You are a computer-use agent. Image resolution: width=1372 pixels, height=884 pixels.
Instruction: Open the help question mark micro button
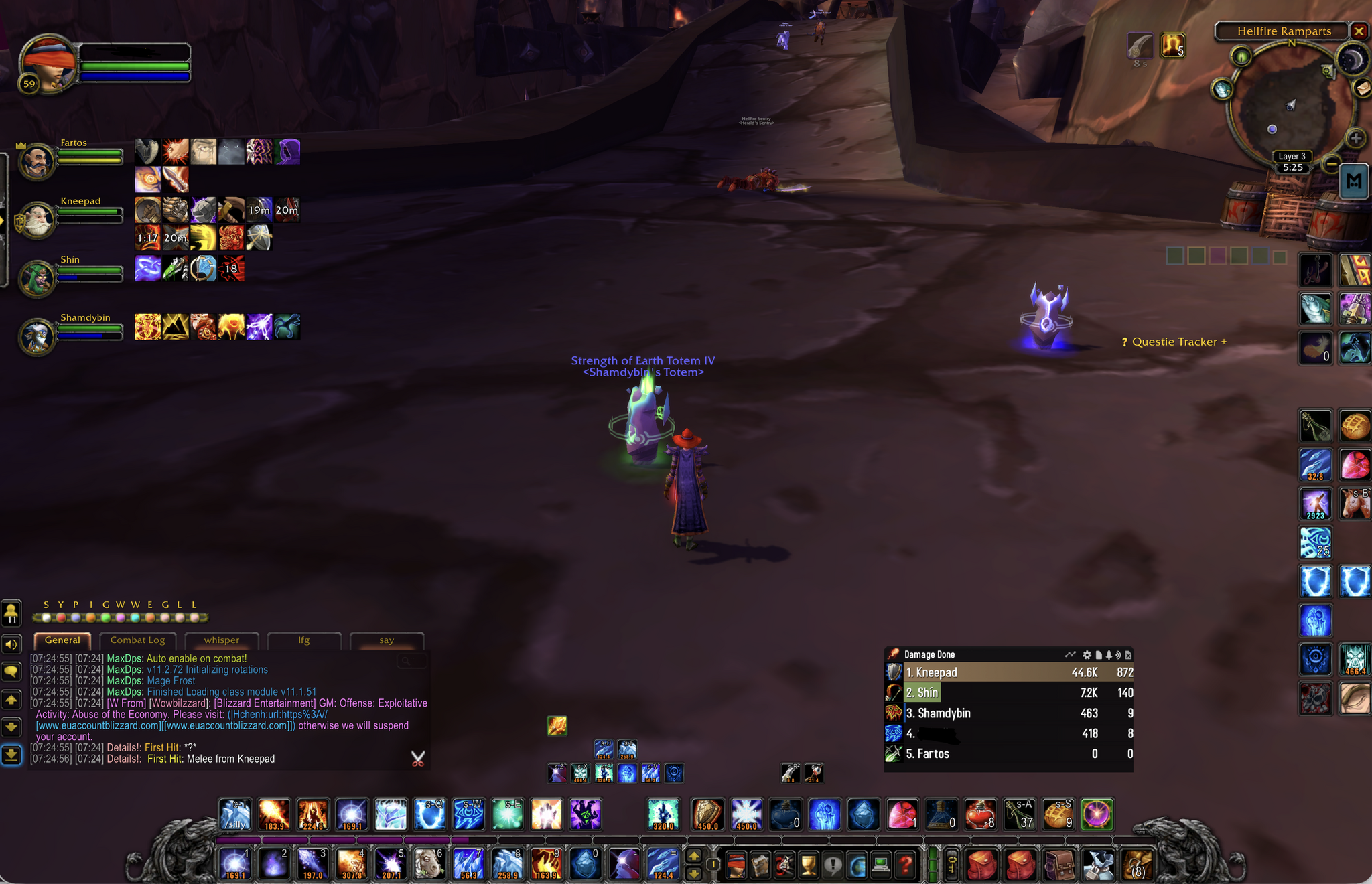(905, 865)
